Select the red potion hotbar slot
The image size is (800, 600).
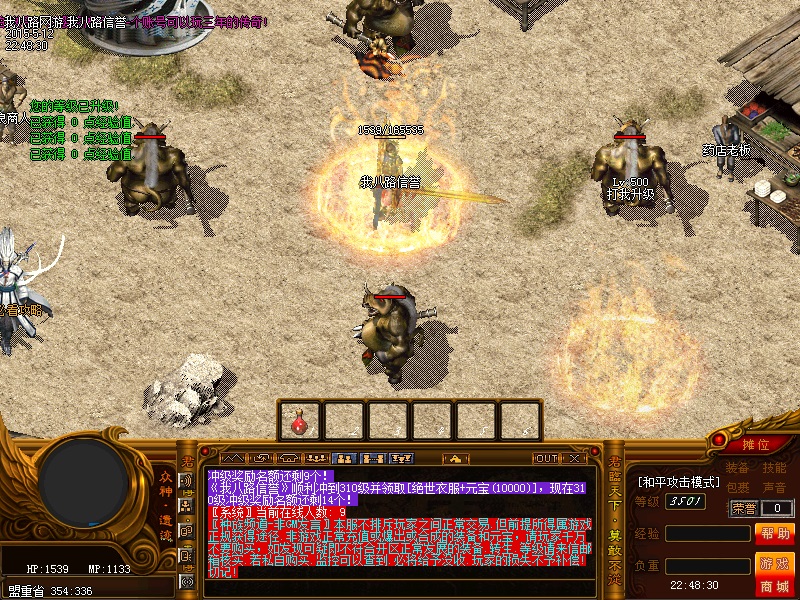pos(300,421)
